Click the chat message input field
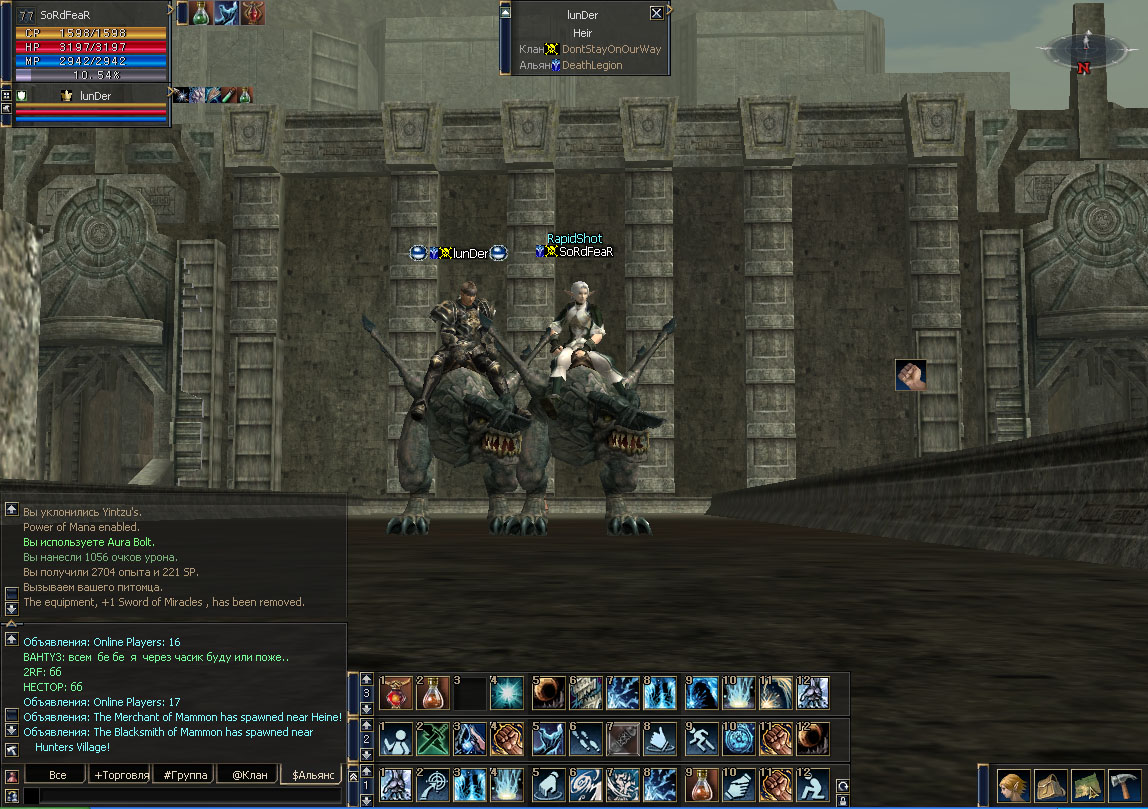The width and height of the screenshot is (1148, 809). [180, 796]
